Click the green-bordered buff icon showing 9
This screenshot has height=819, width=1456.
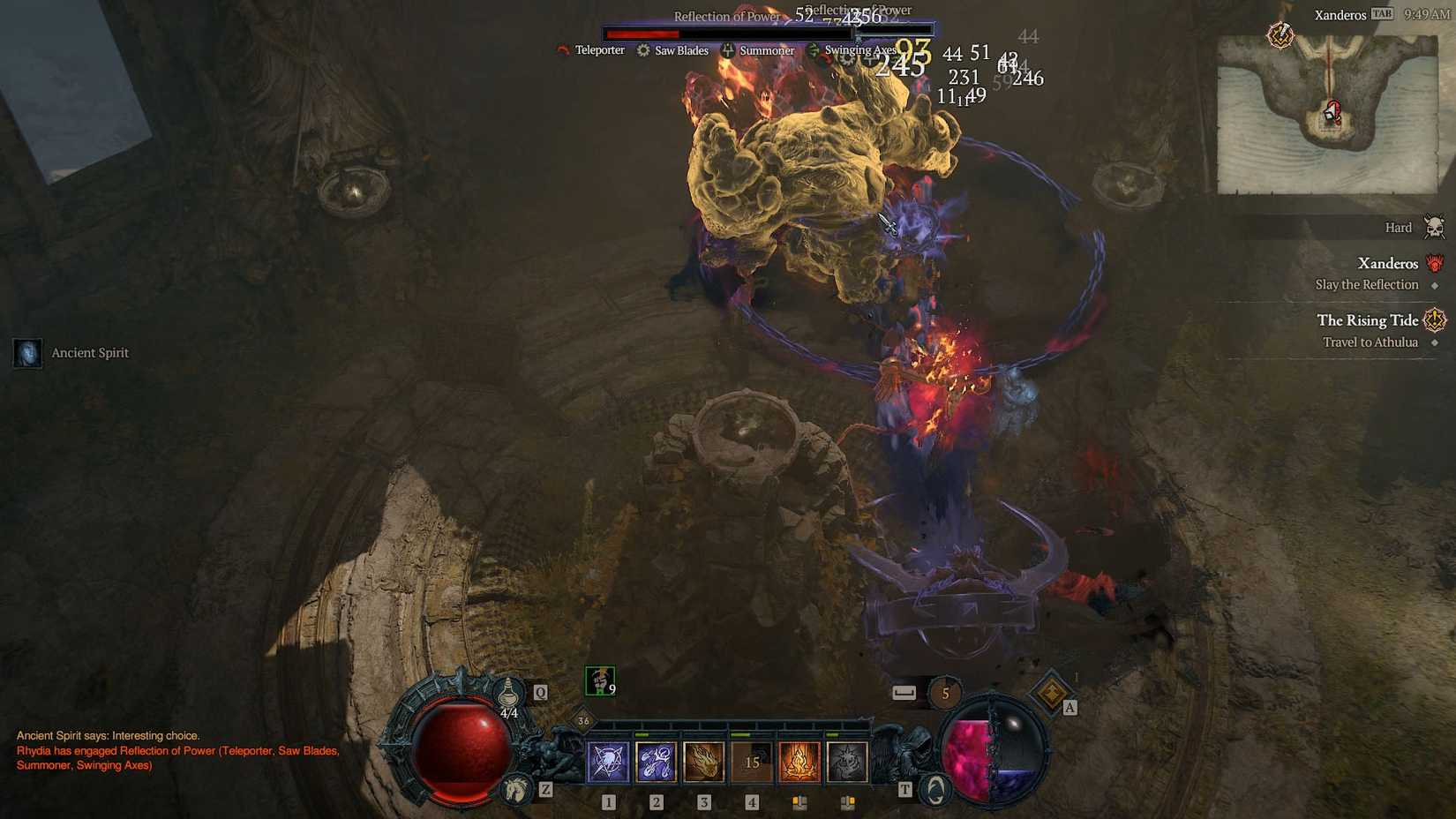point(598,680)
